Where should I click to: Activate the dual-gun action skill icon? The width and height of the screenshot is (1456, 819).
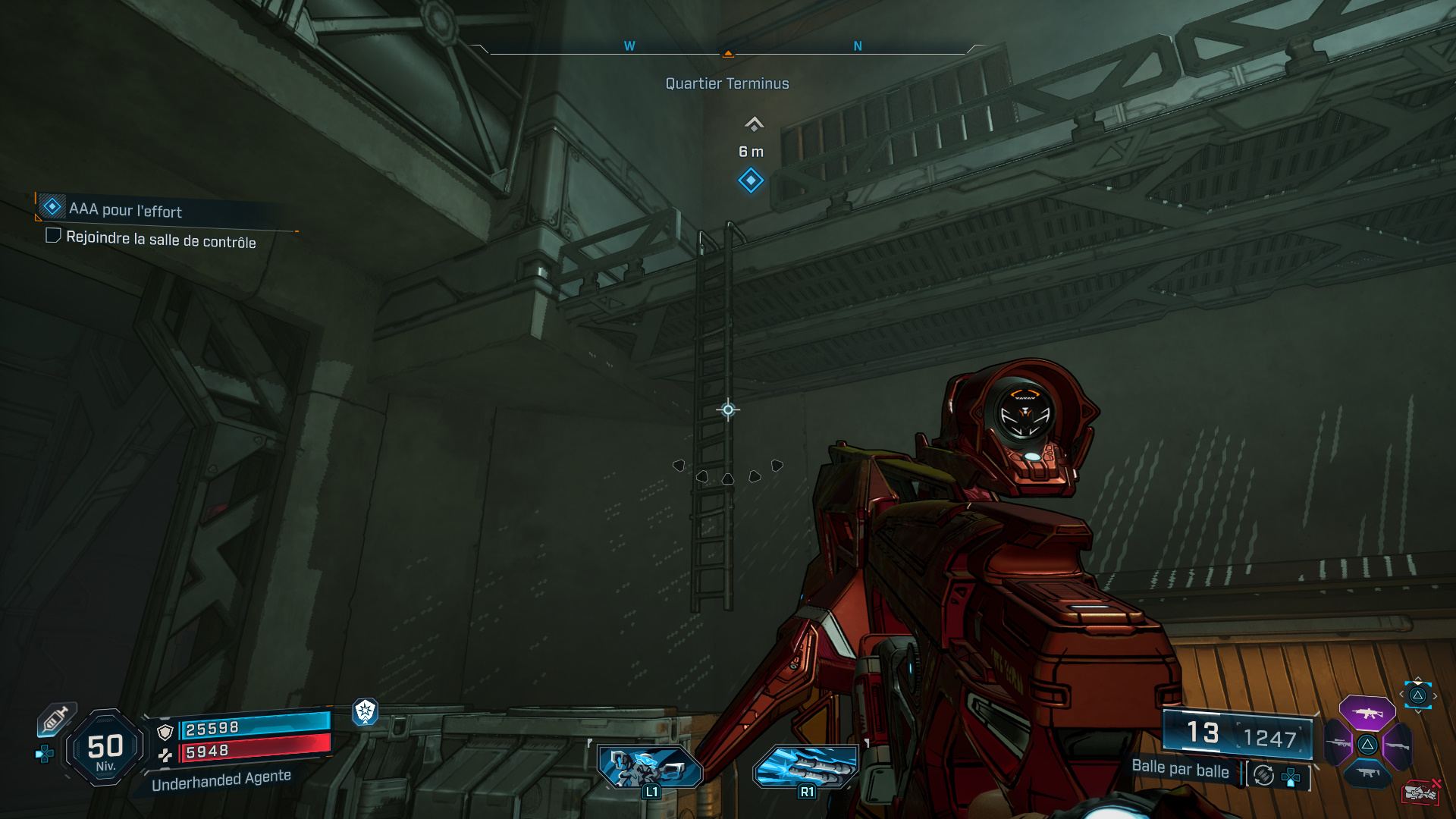(650, 767)
